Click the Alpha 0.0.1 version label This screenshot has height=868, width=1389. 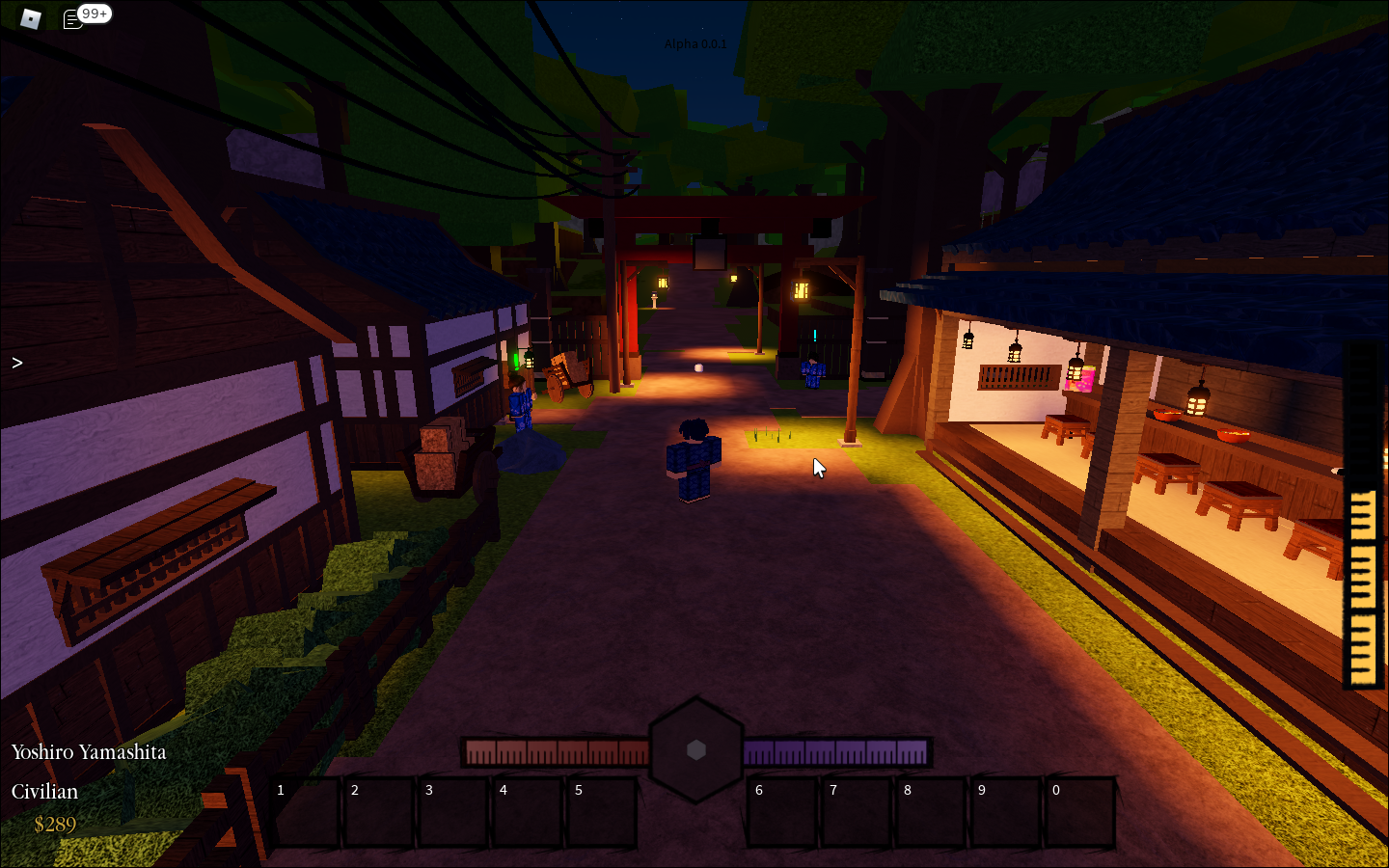pyautogui.click(x=696, y=43)
